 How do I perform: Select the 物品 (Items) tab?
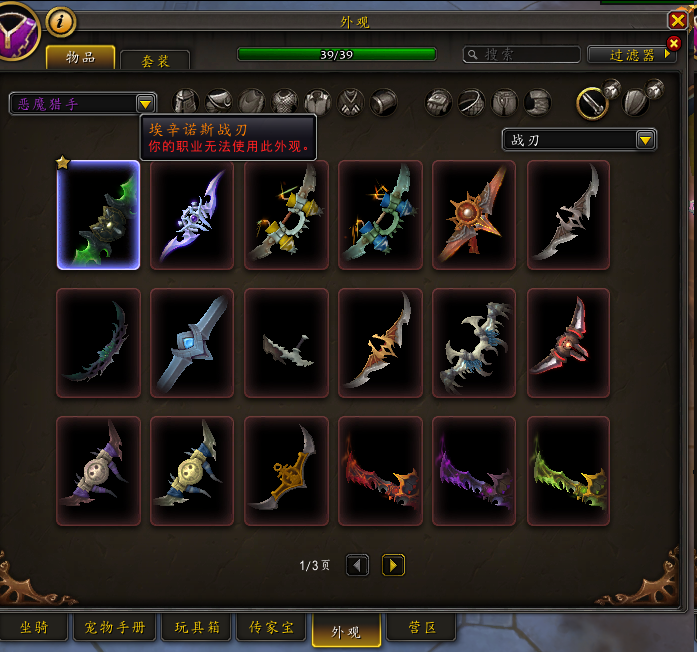pyautogui.click(x=80, y=58)
